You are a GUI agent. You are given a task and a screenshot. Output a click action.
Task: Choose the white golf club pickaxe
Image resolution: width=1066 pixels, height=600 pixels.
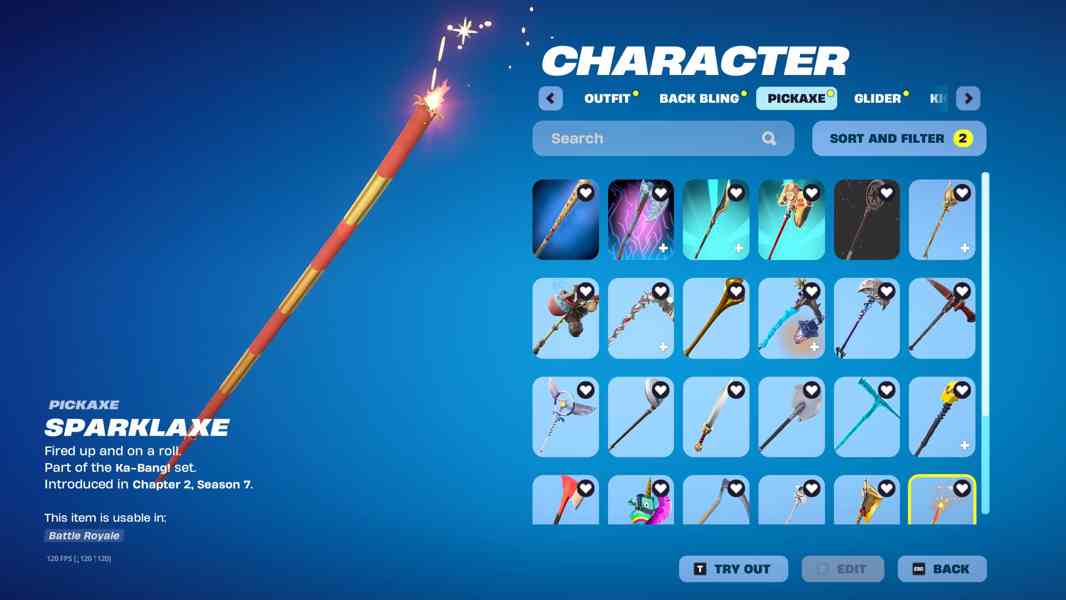pos(641,417)
